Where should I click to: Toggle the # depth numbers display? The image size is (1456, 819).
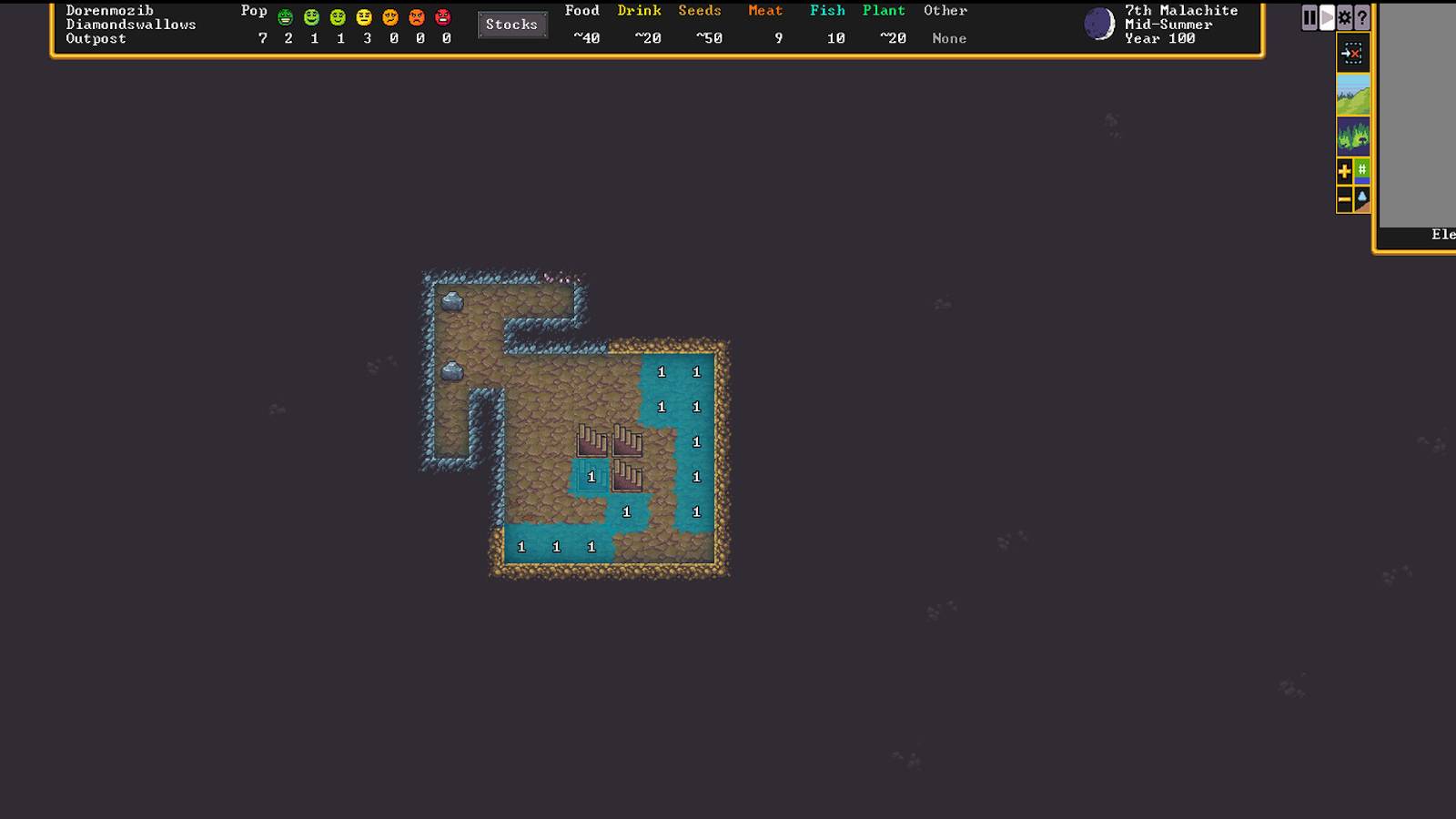[1361, 170]
